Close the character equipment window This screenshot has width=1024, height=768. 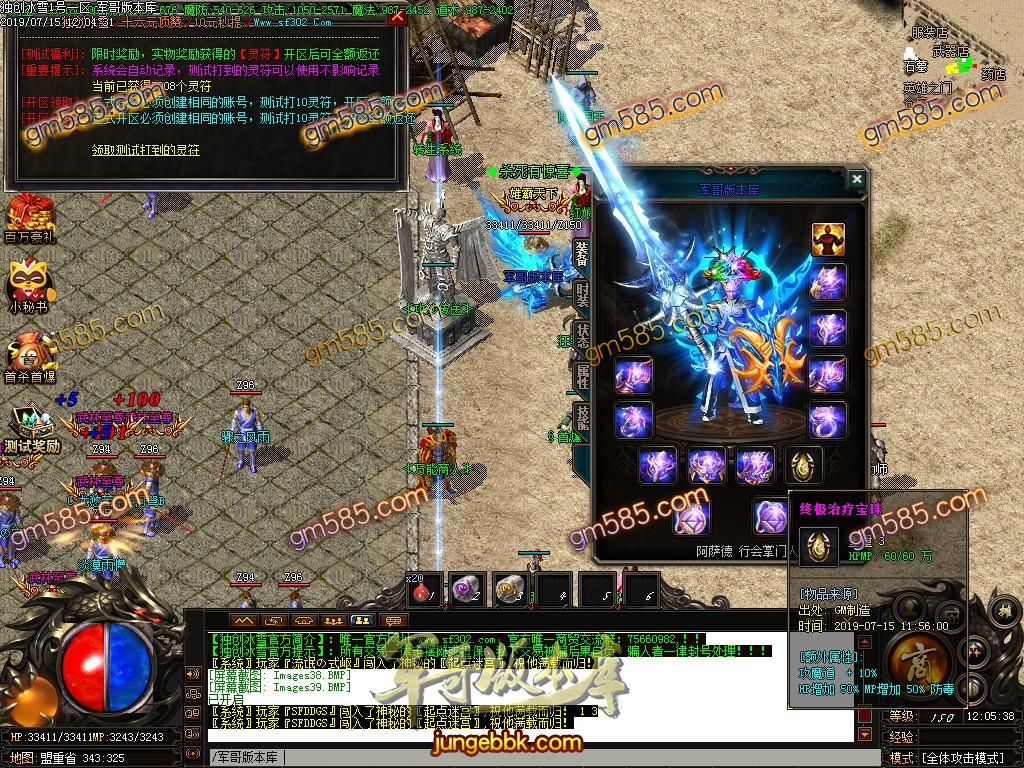[x=856, y=179]
